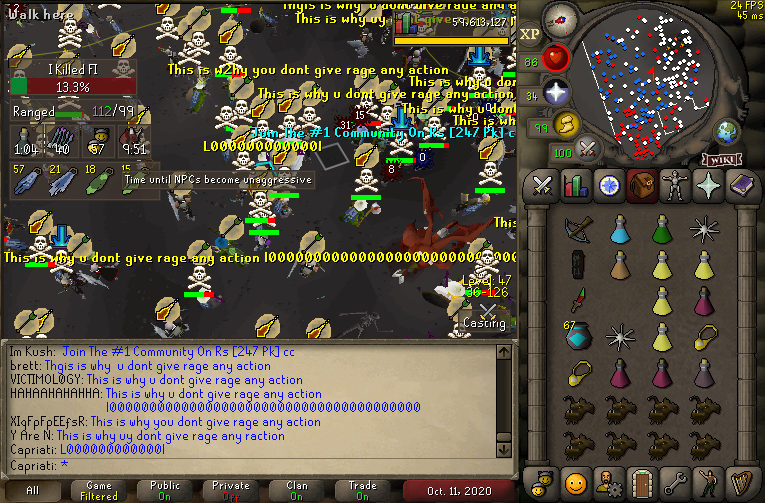765x503 pixels.
Task: Open the Combat Options tab
Action: tap(543, 185)
